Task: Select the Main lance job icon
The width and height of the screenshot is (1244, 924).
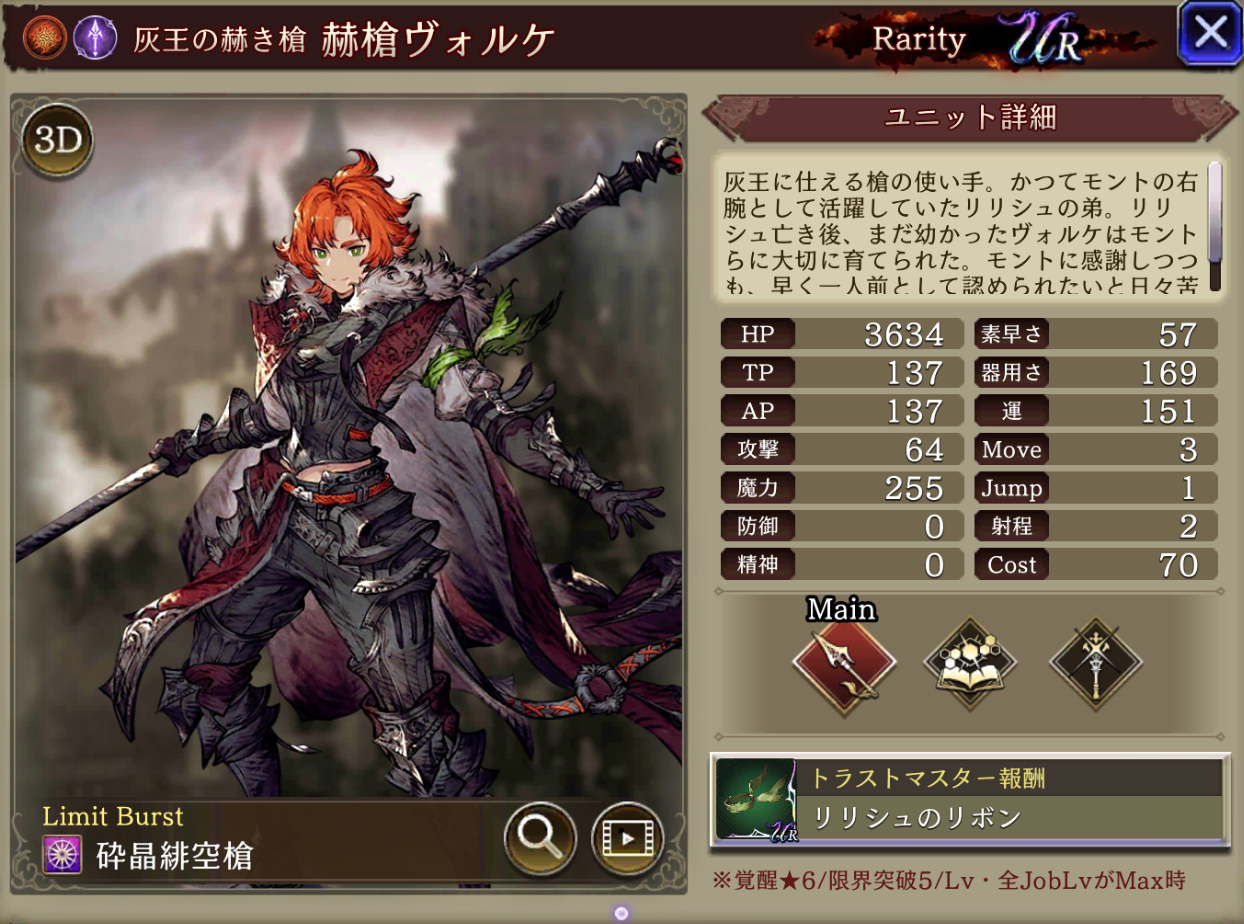Action: click(843, 663)
